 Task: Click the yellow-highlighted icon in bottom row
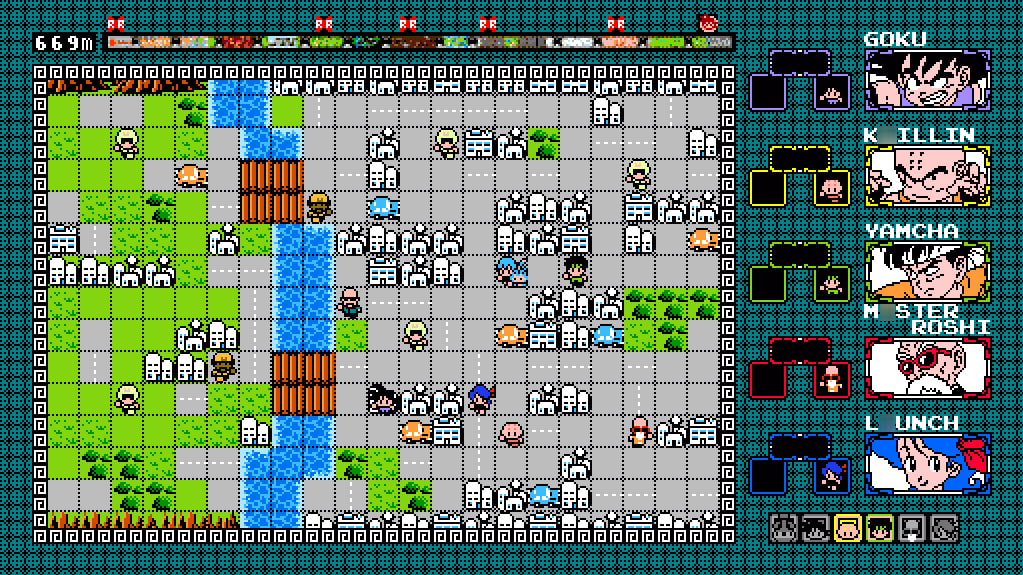tap(848, 527)
